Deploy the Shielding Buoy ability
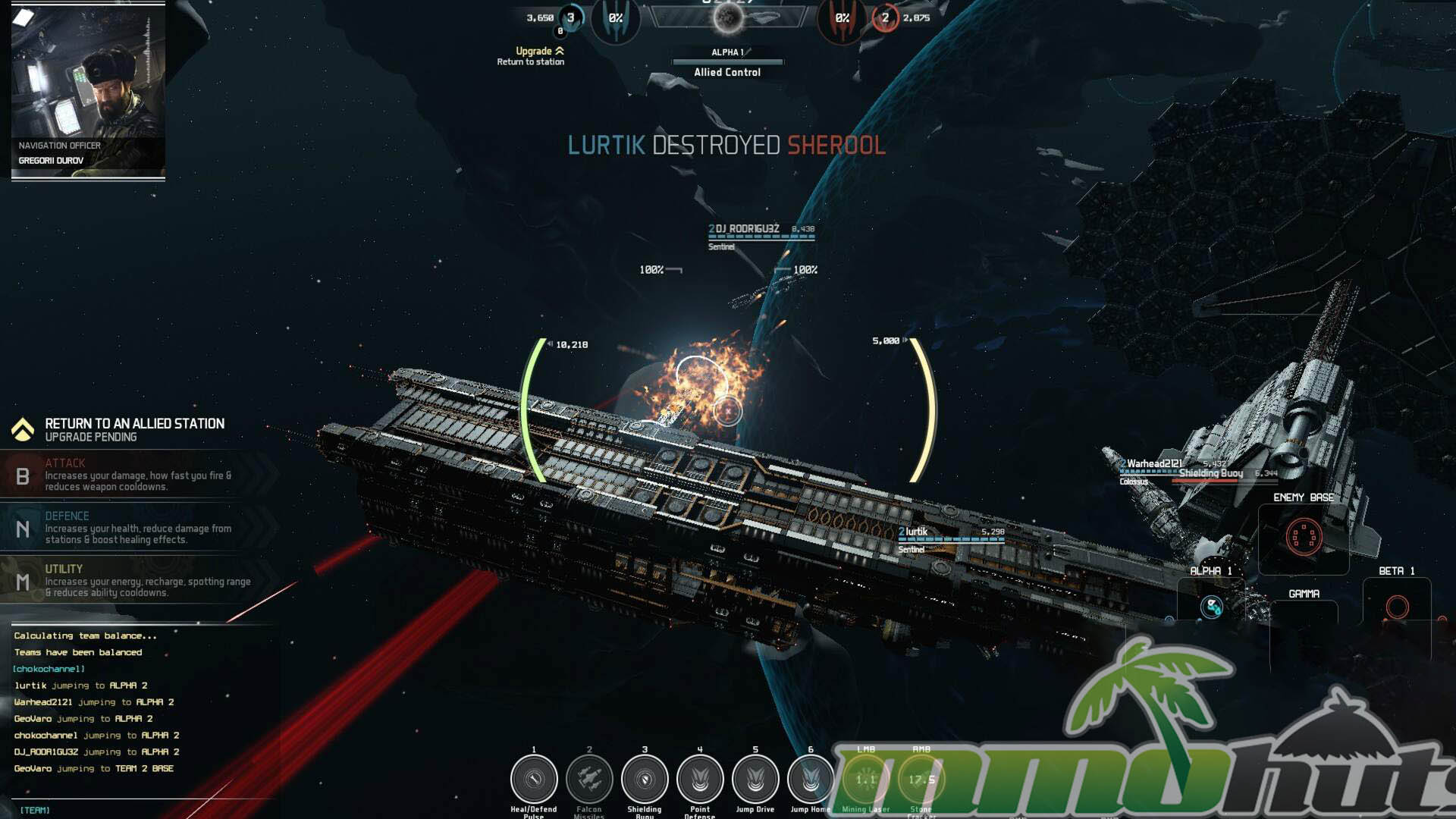This screenshot has height=819, width=1456. pos(645,779)
